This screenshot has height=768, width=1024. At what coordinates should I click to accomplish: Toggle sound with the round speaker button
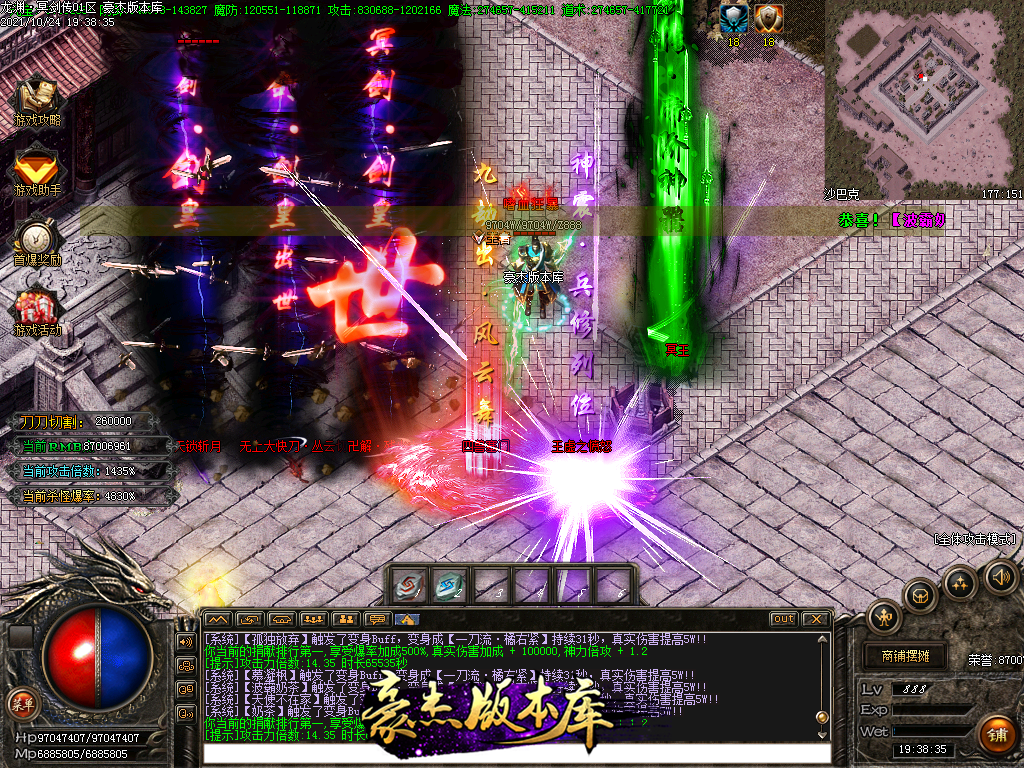[x=1000, y=576]
